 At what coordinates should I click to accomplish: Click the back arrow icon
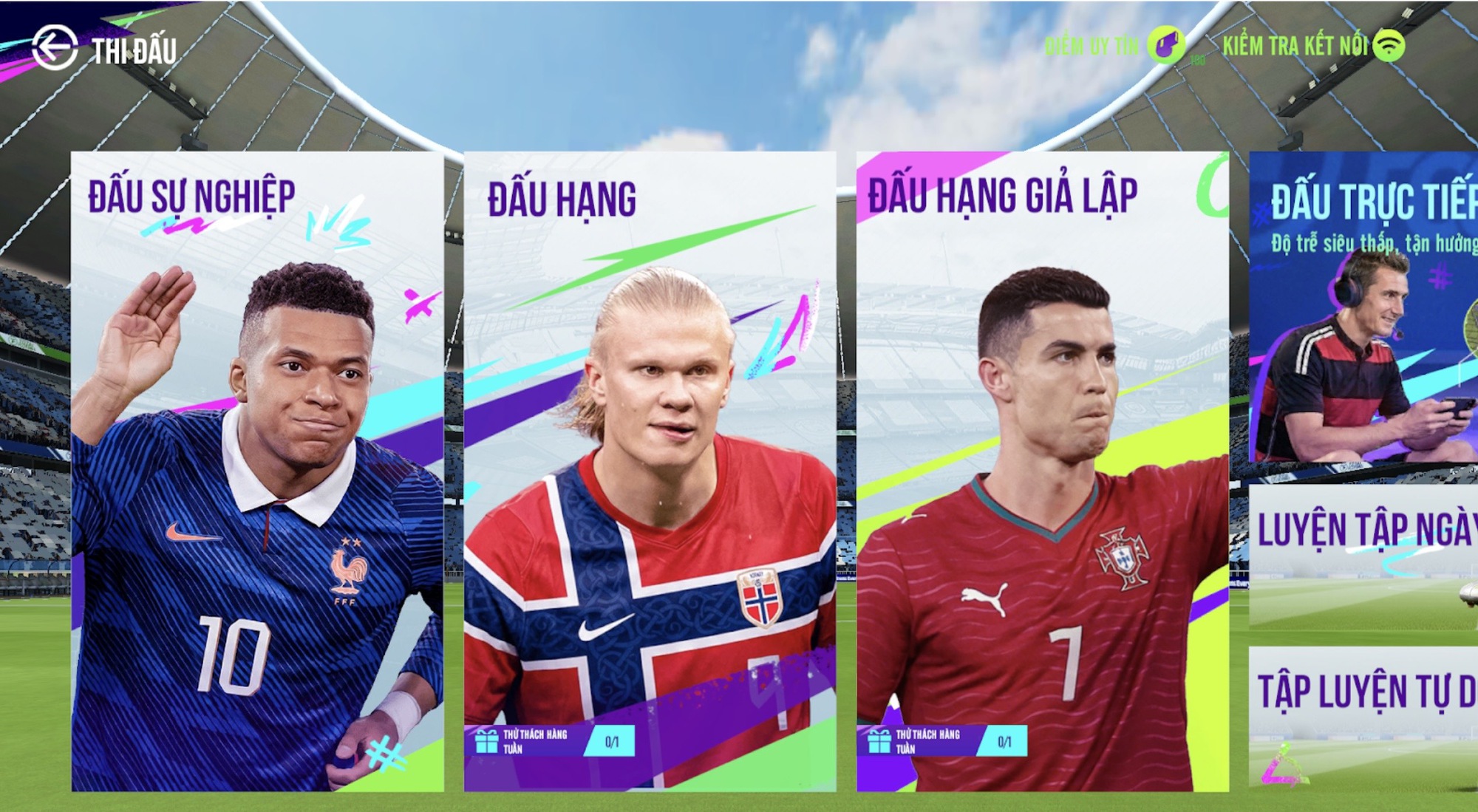(53, 49)
